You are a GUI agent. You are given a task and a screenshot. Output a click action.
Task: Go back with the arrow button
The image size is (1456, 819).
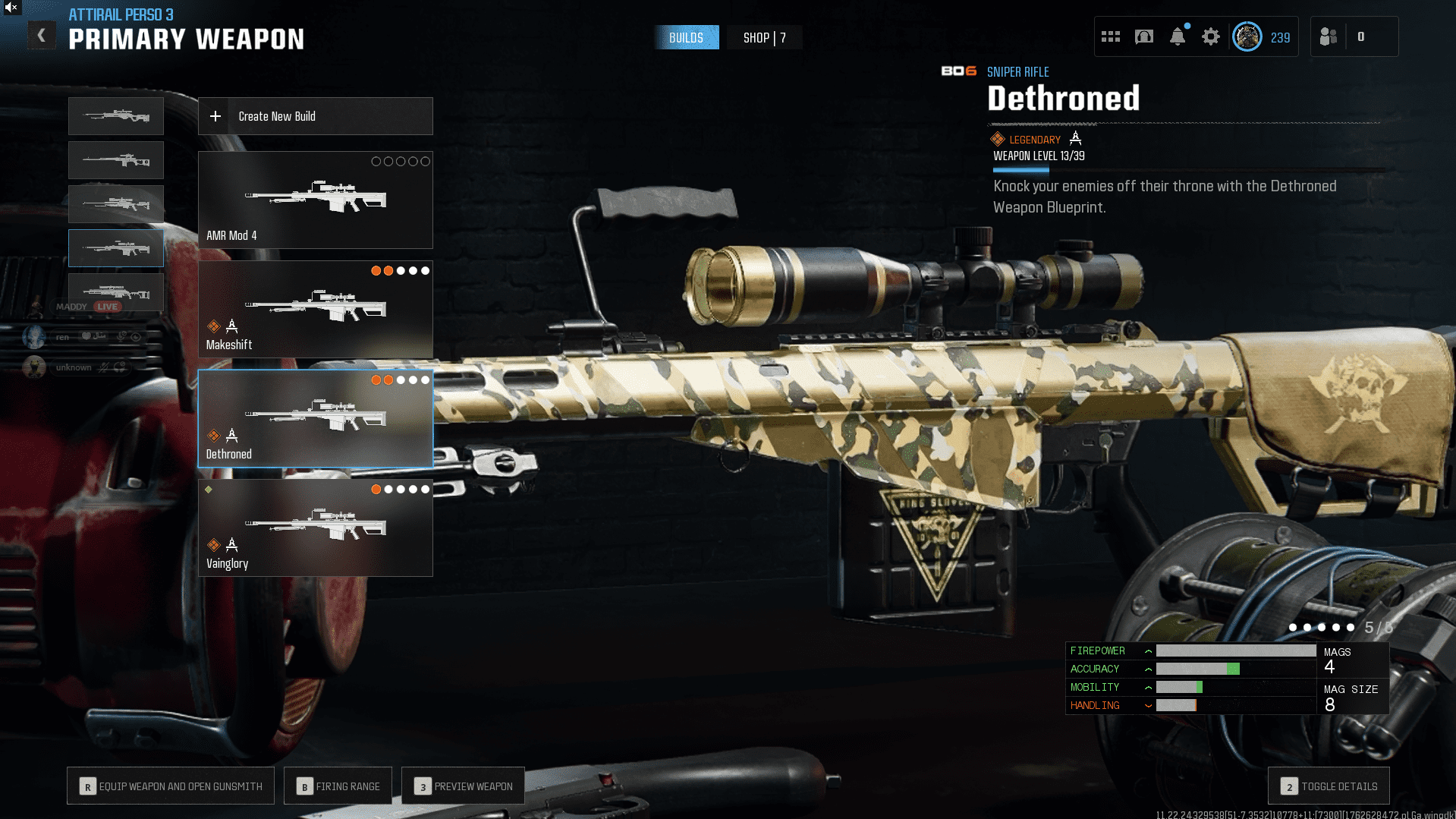pos(42,36)
